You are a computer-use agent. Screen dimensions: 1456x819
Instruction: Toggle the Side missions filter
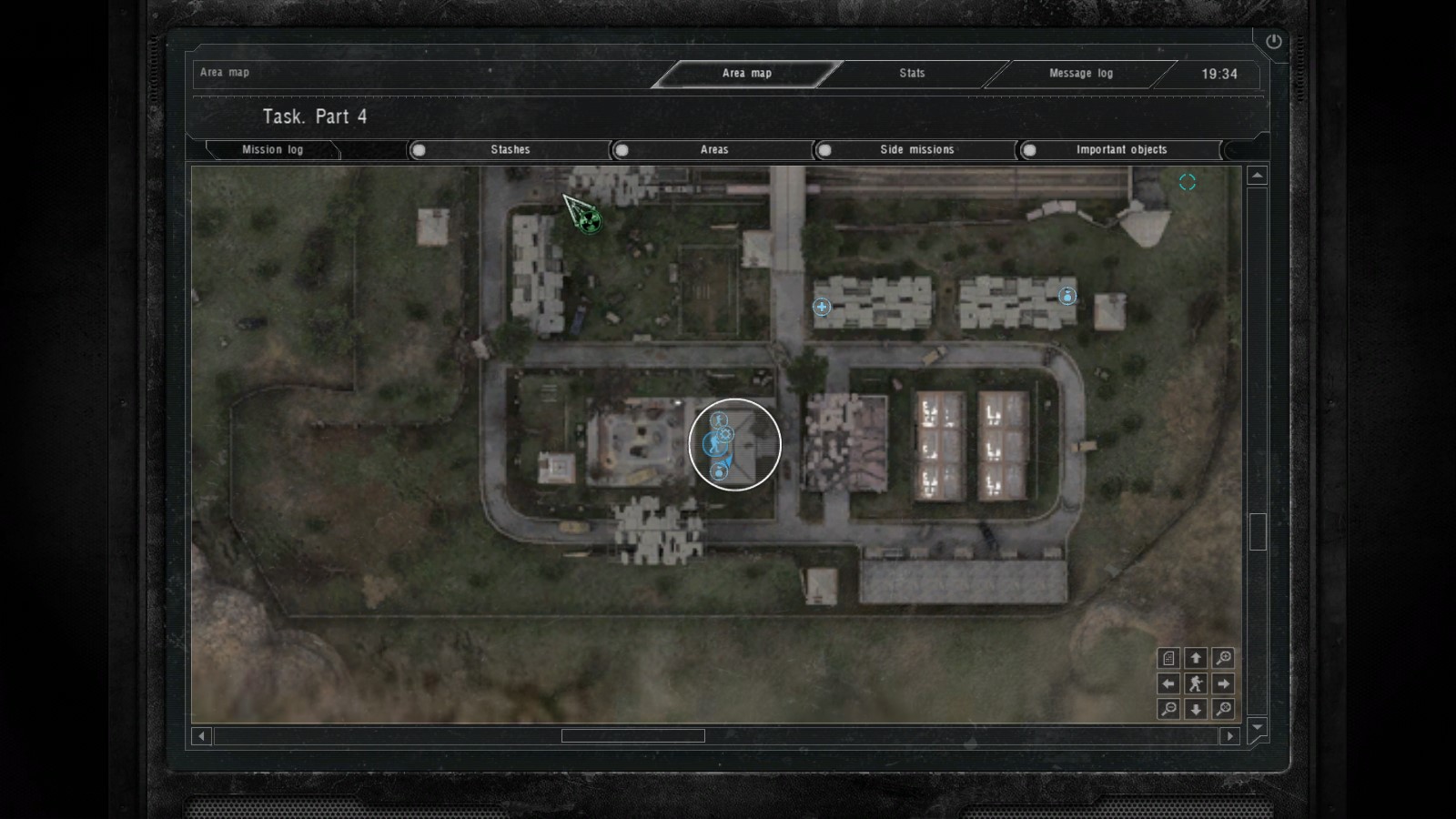click(x=824, y=150)
